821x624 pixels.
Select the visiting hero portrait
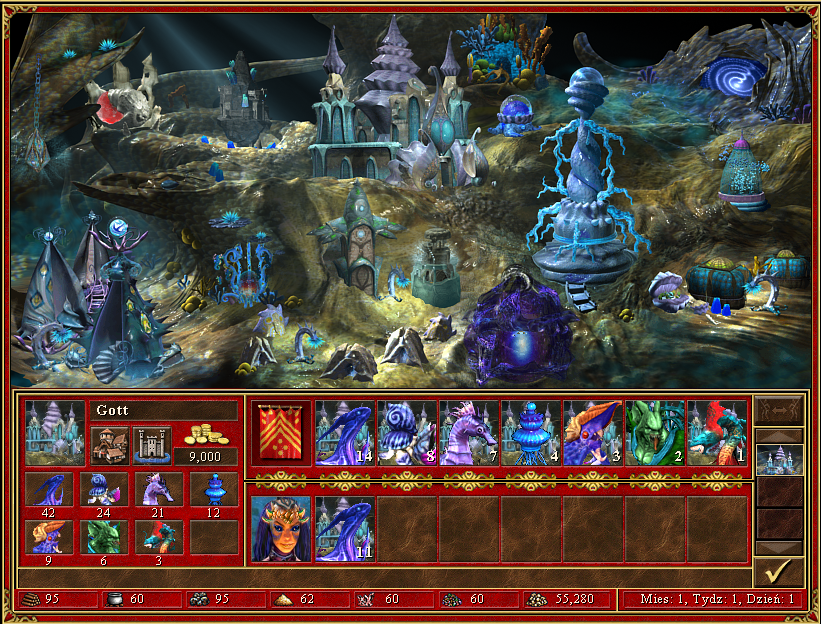[x=280, y=526]
